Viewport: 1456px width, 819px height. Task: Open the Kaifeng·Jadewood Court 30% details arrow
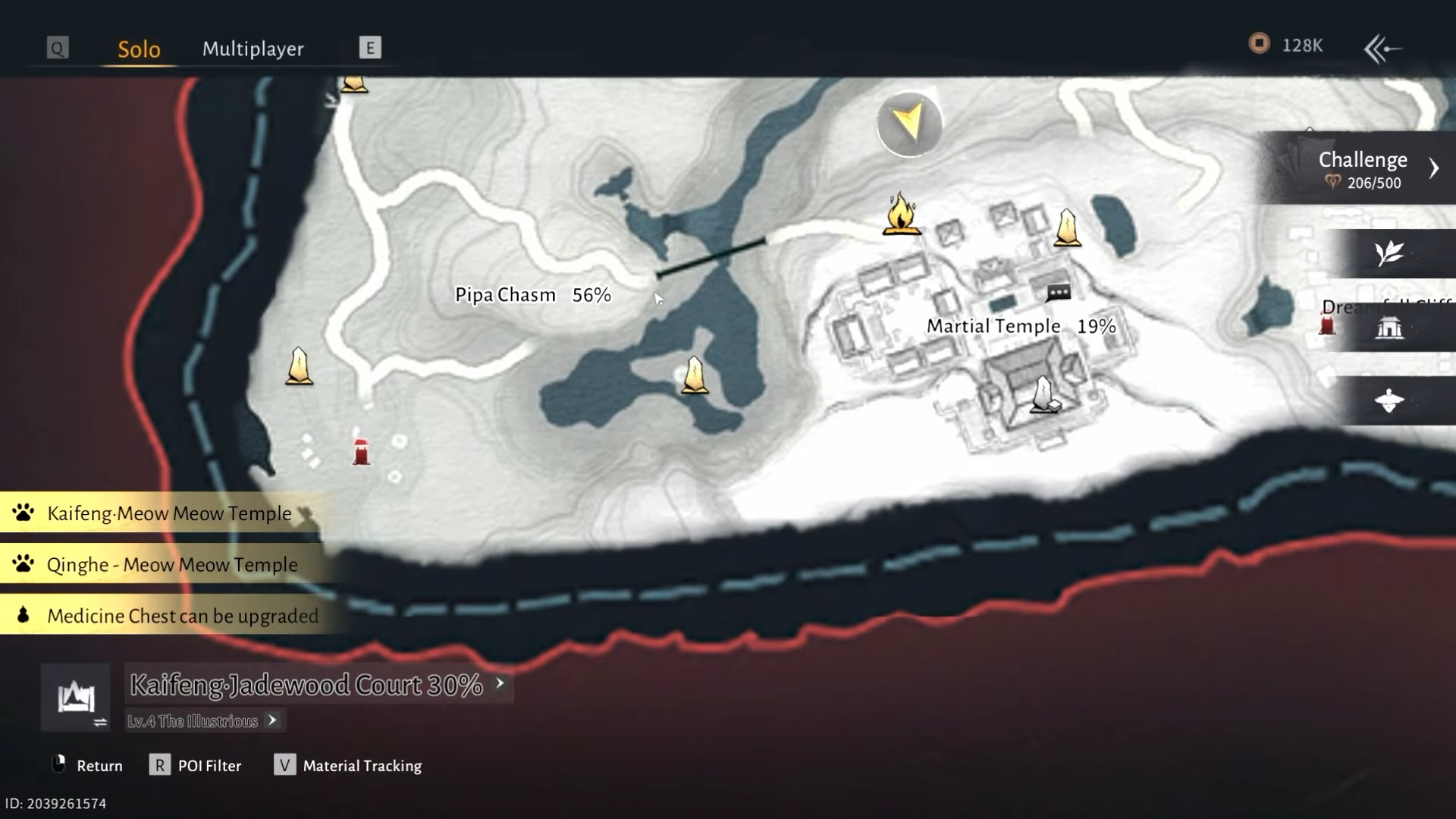pyautogui.click(x=500, y=683)
